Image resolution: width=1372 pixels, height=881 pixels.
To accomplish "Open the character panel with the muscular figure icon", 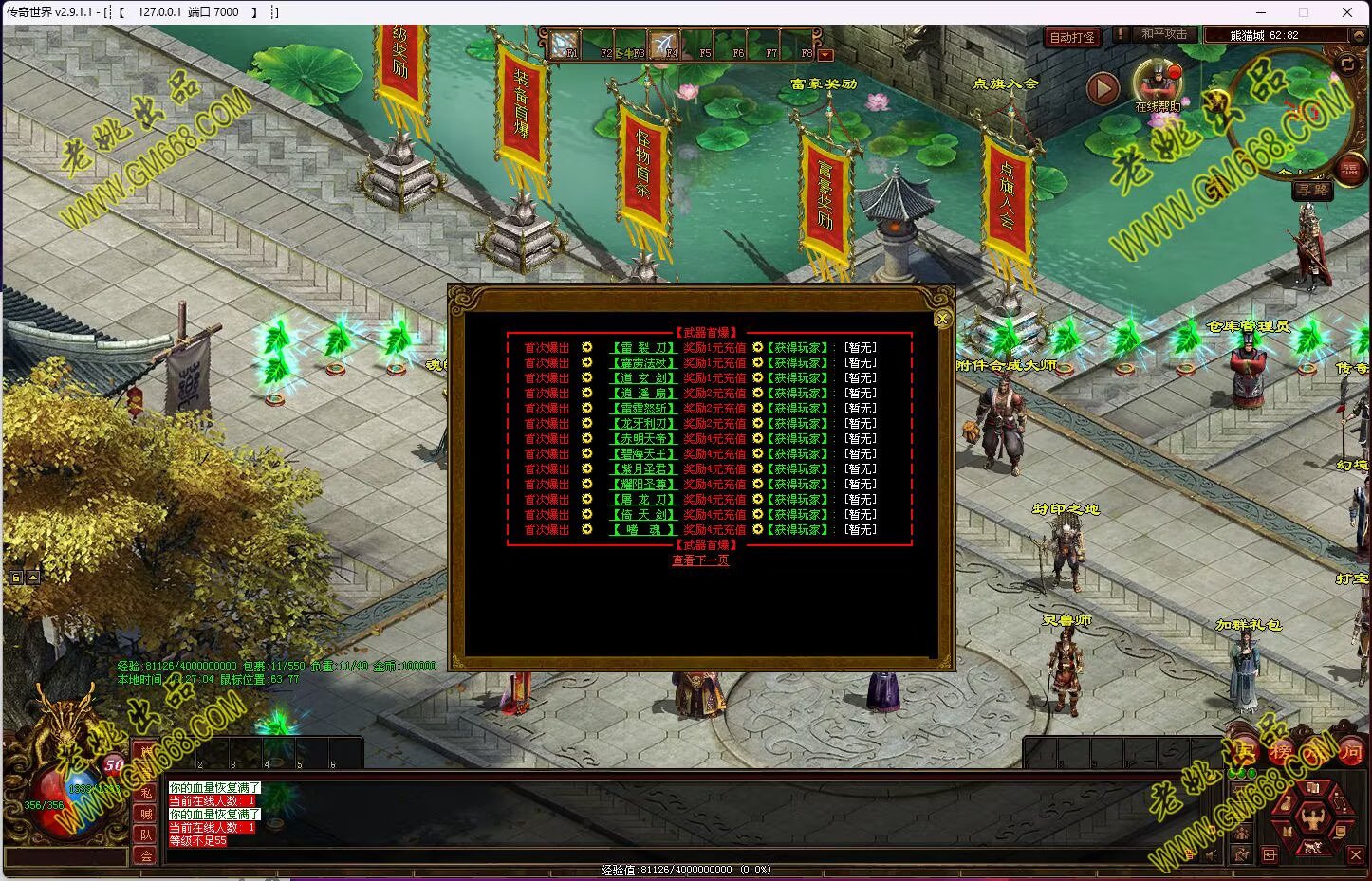I will [1313, 817].
